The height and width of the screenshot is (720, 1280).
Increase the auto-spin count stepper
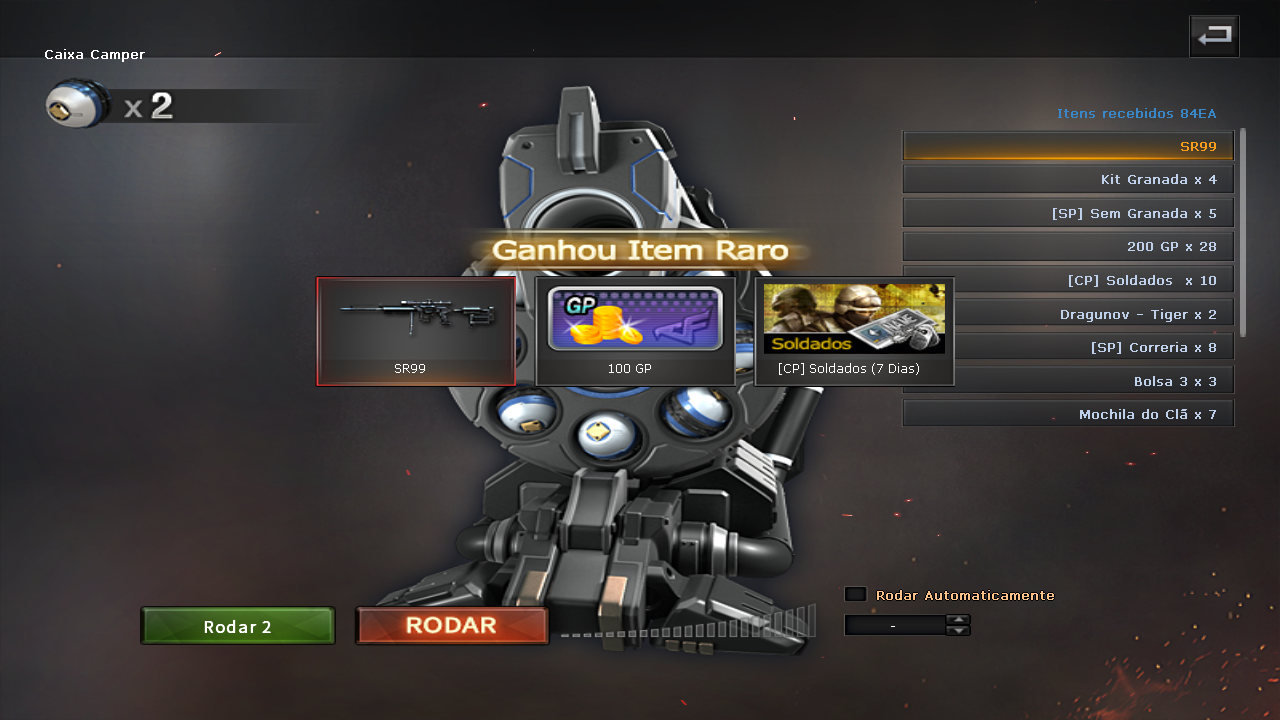[958, 620]
